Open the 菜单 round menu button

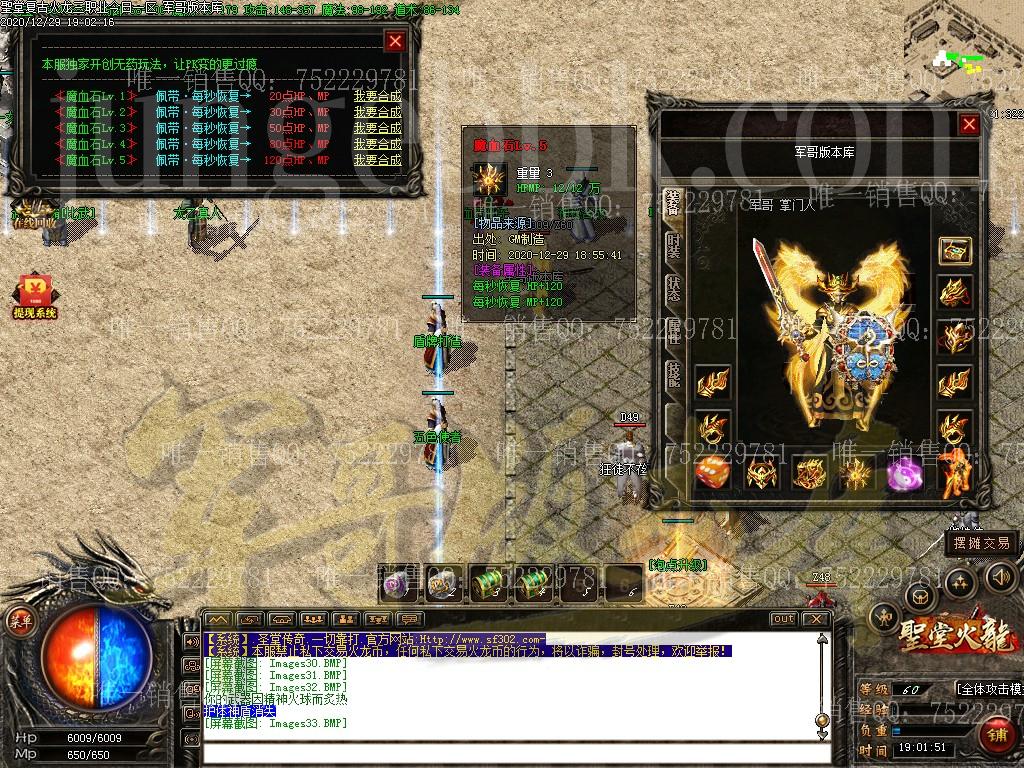tap(17, 620)
